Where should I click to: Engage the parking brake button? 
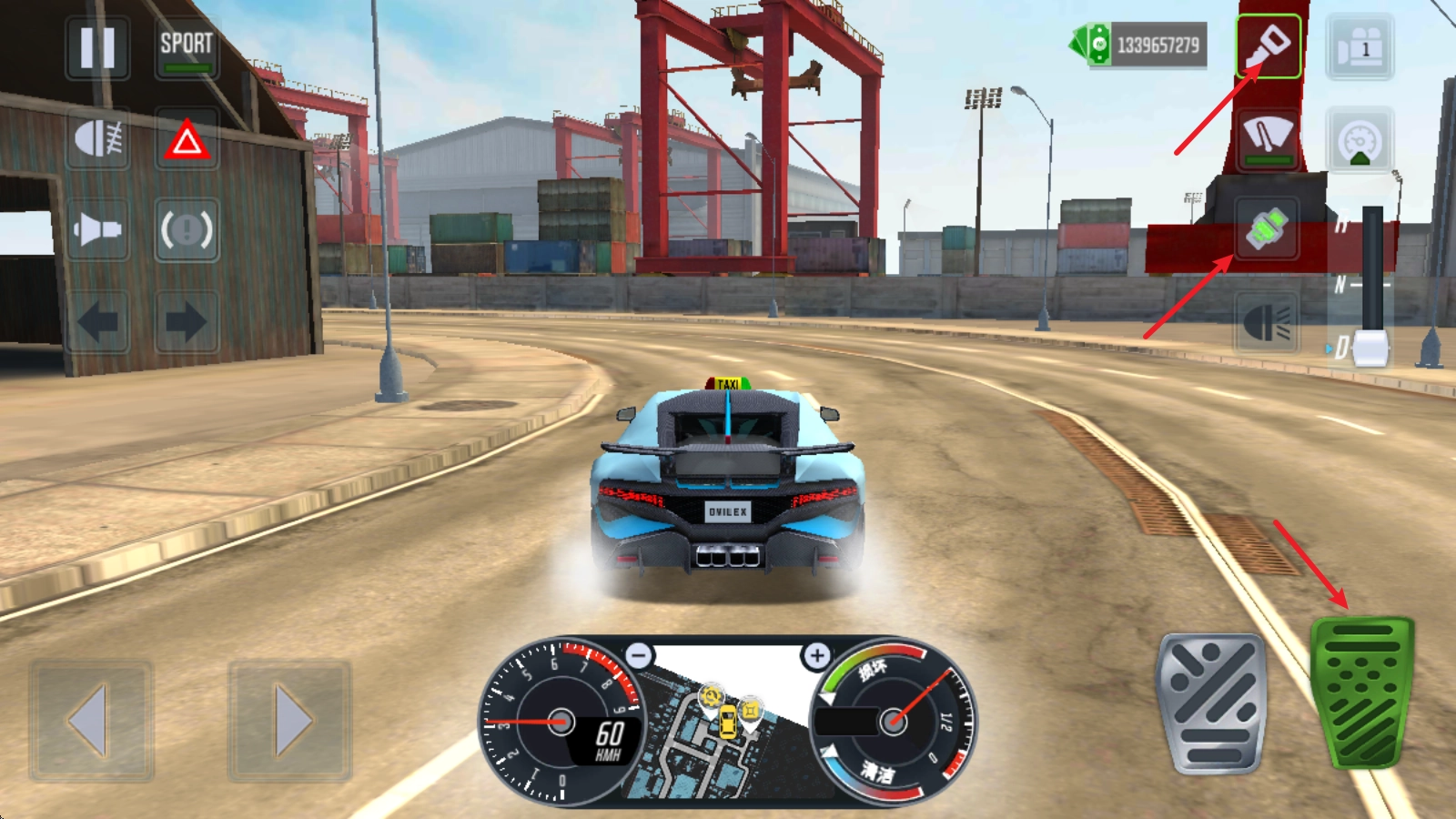click(187, 229)
